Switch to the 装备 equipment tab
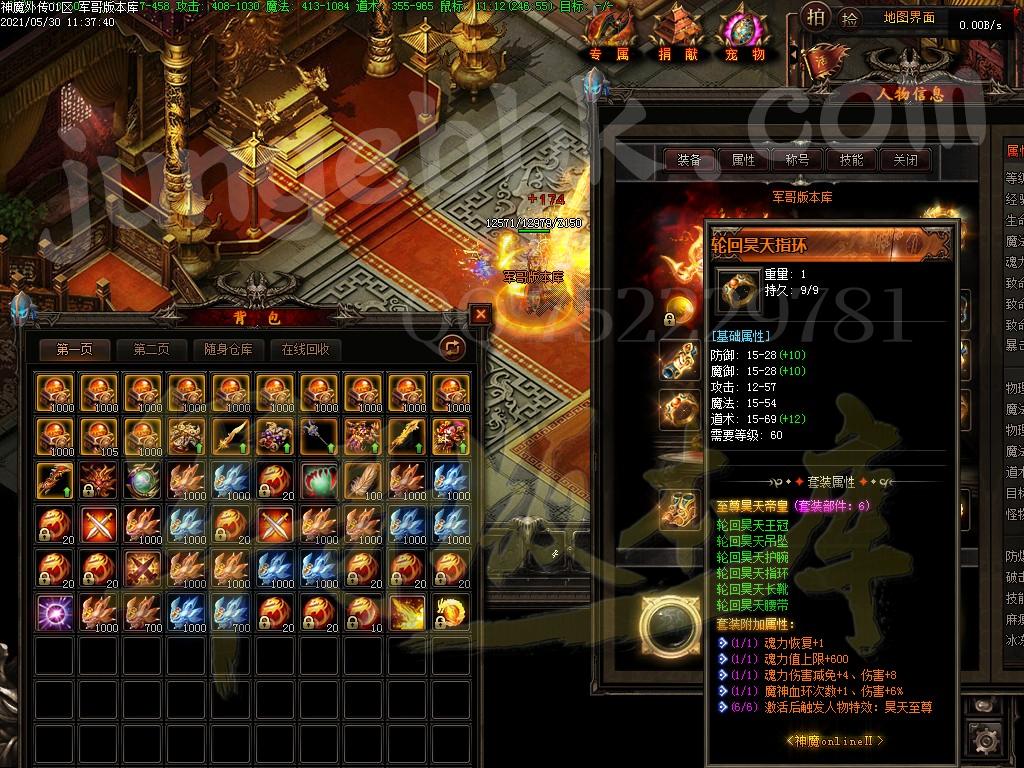This screenshot has width=1024, height=768. (689, 159)
